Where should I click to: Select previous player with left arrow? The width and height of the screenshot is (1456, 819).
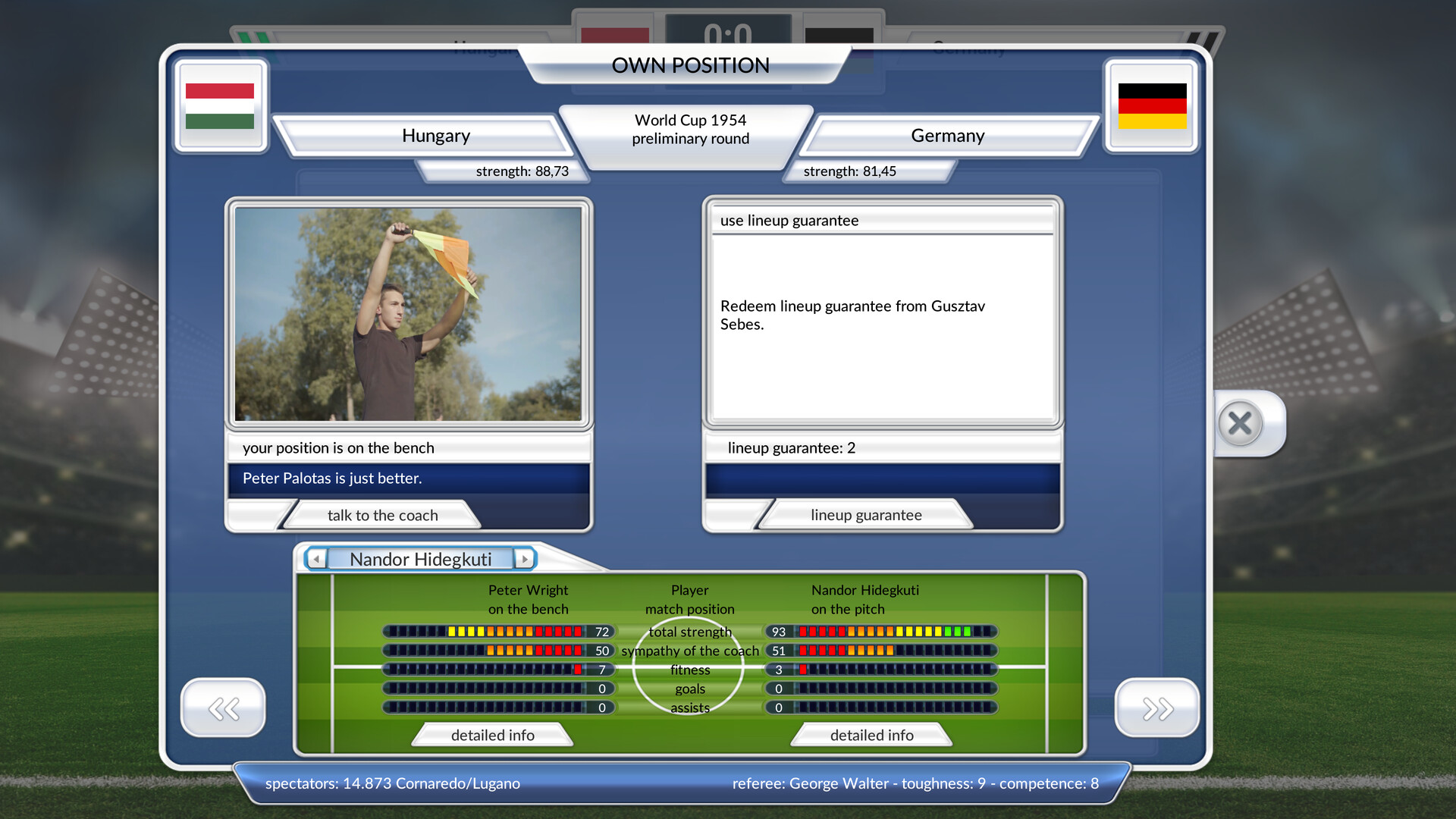tap(314, 559)
